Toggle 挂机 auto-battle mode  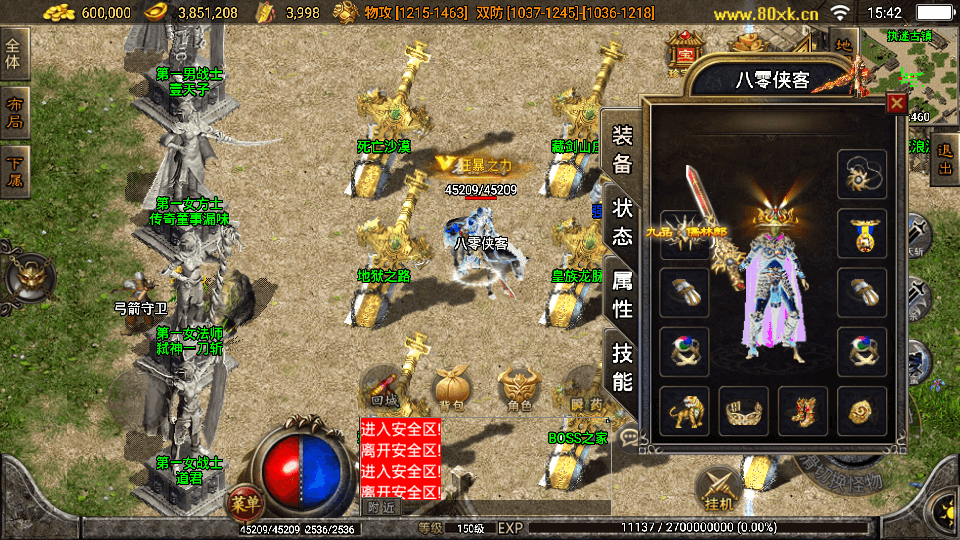pyautogui.click(x=717, y=488)
